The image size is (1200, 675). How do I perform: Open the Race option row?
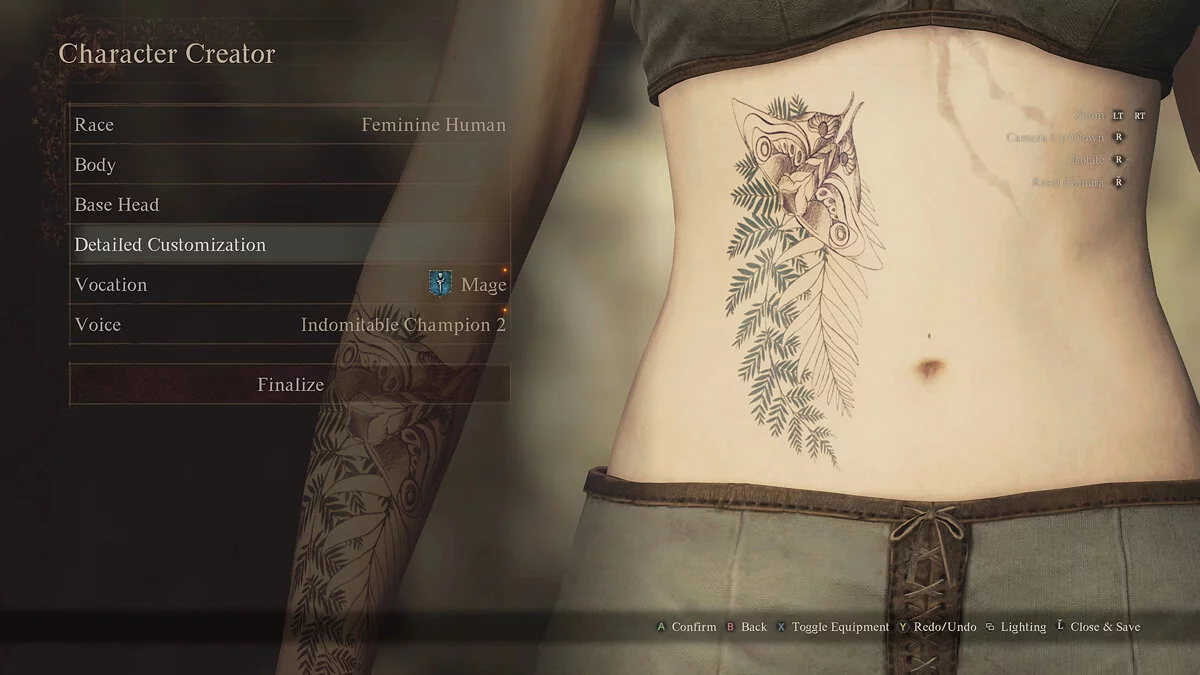pos(289,125)
